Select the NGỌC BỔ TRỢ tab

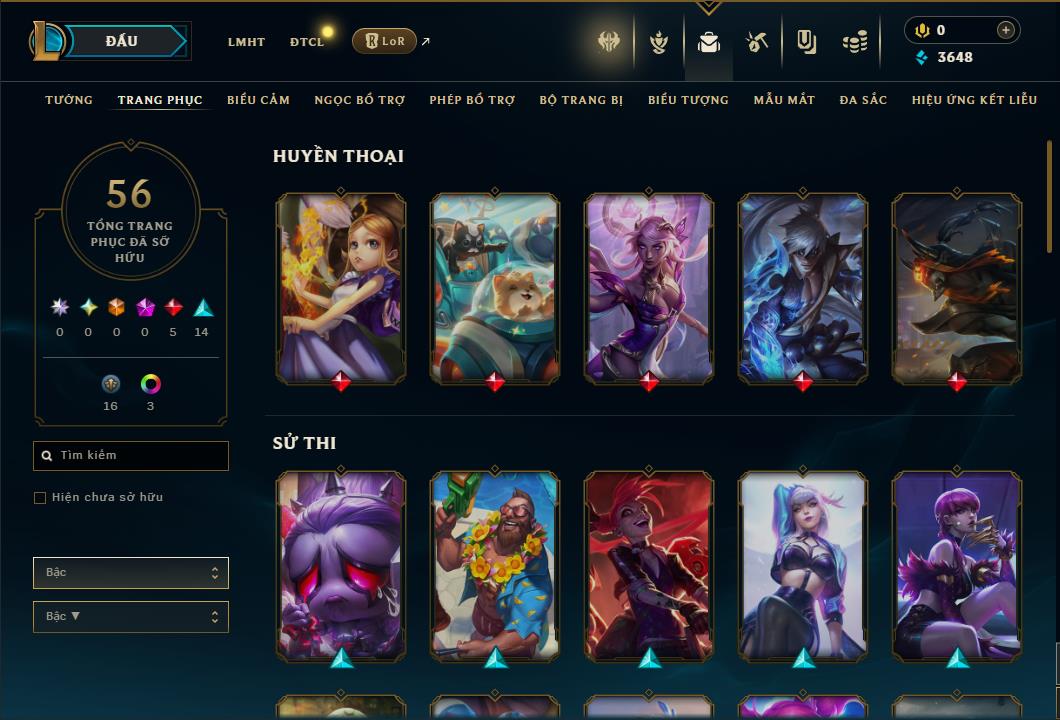[359, 100]
